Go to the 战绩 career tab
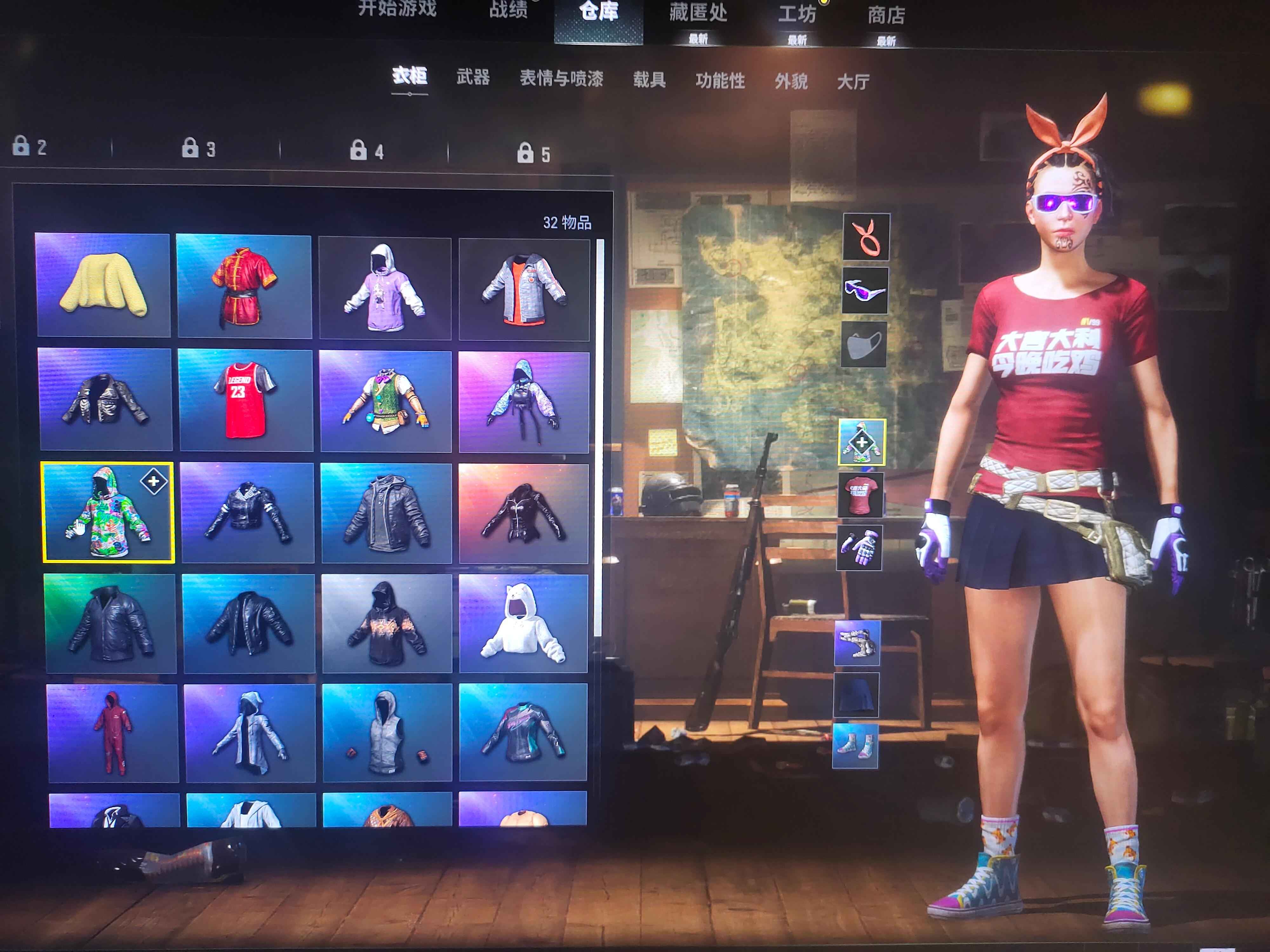 508,10
